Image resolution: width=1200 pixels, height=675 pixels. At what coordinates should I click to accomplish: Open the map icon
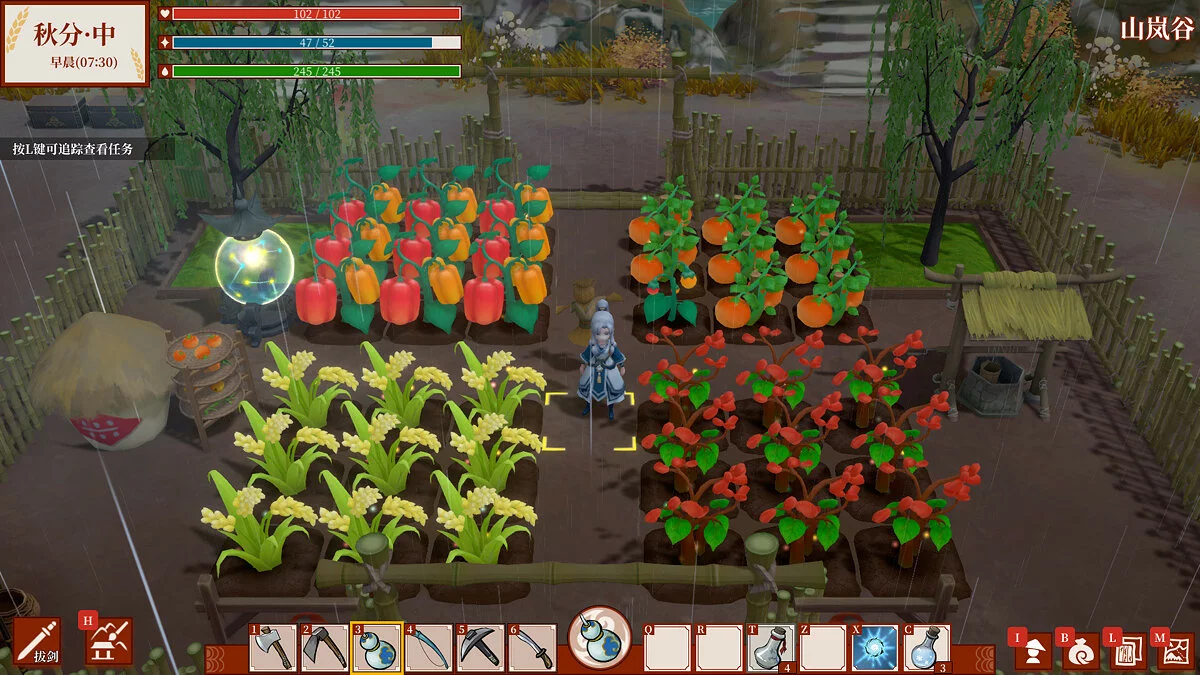(1174, 651)
